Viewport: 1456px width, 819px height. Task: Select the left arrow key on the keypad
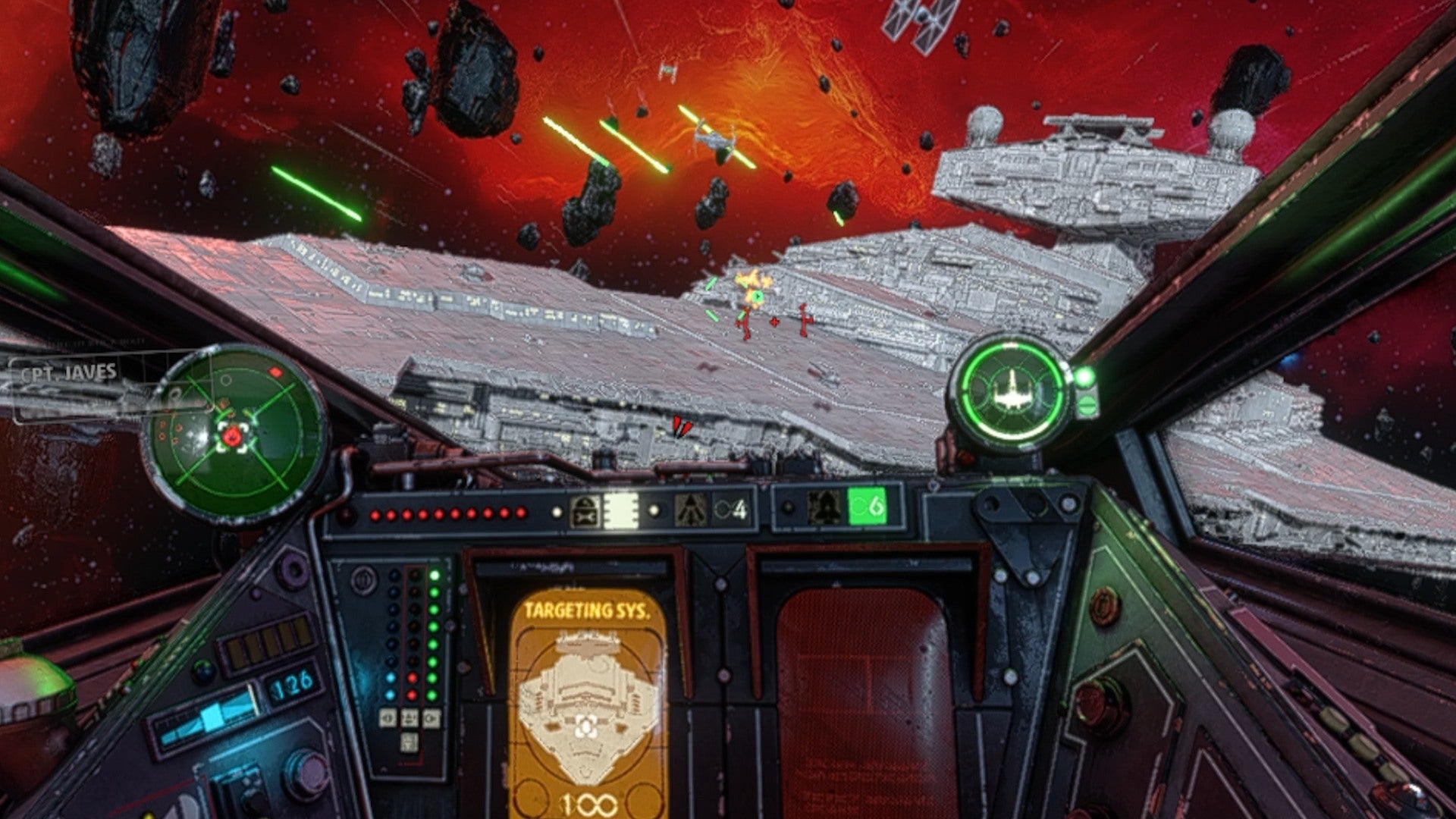click(388, 718)
